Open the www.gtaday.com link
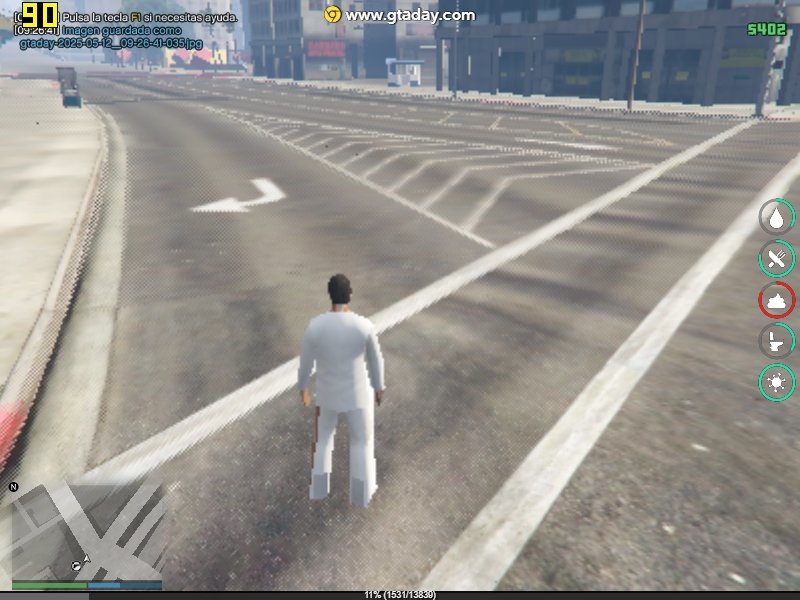800x600 pixels. coord(410,15)
